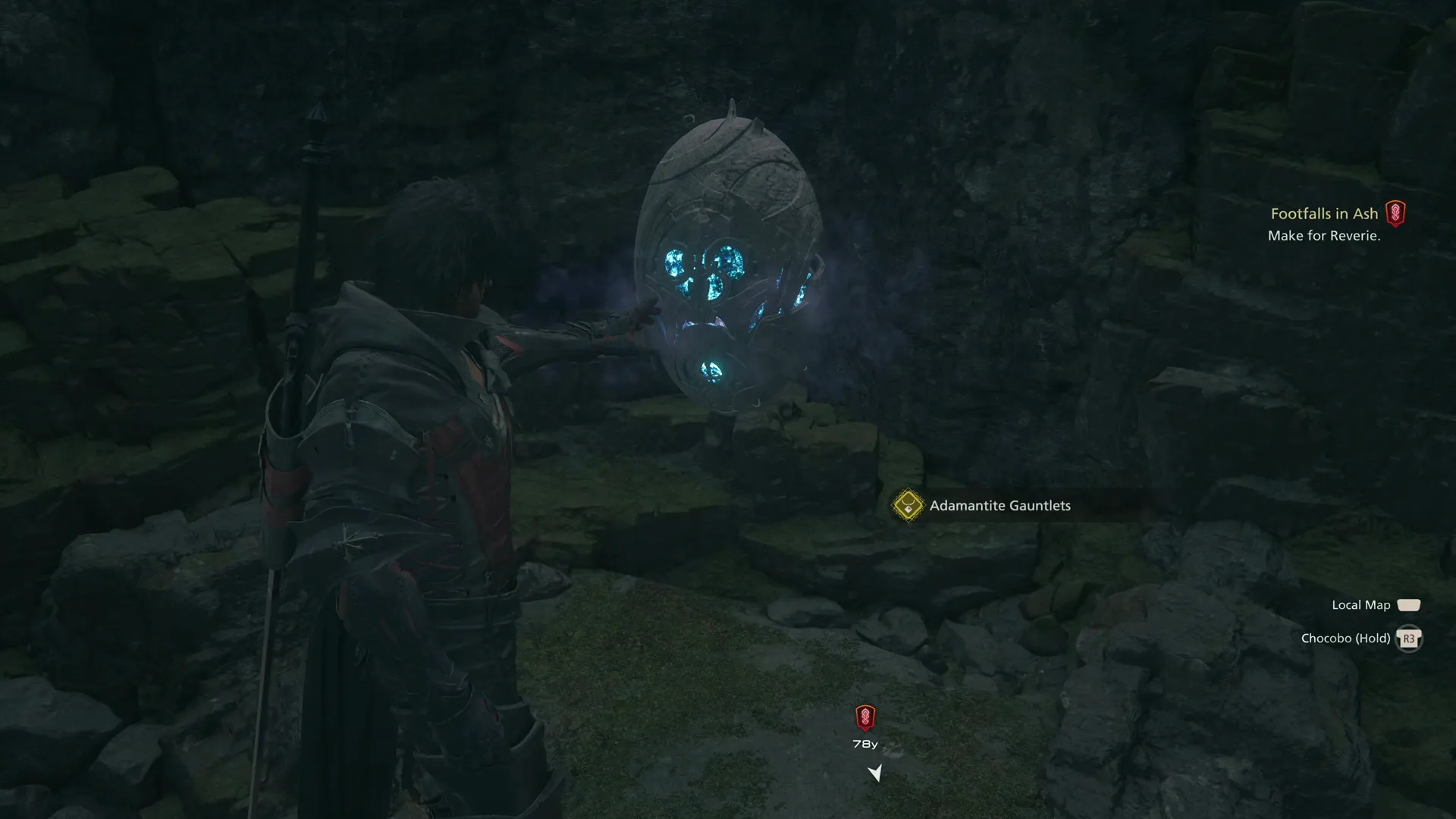This screenshot has width=1456, height=819.
Task: Select the white compass arrow at screen bottom
Action: point(876,772)
